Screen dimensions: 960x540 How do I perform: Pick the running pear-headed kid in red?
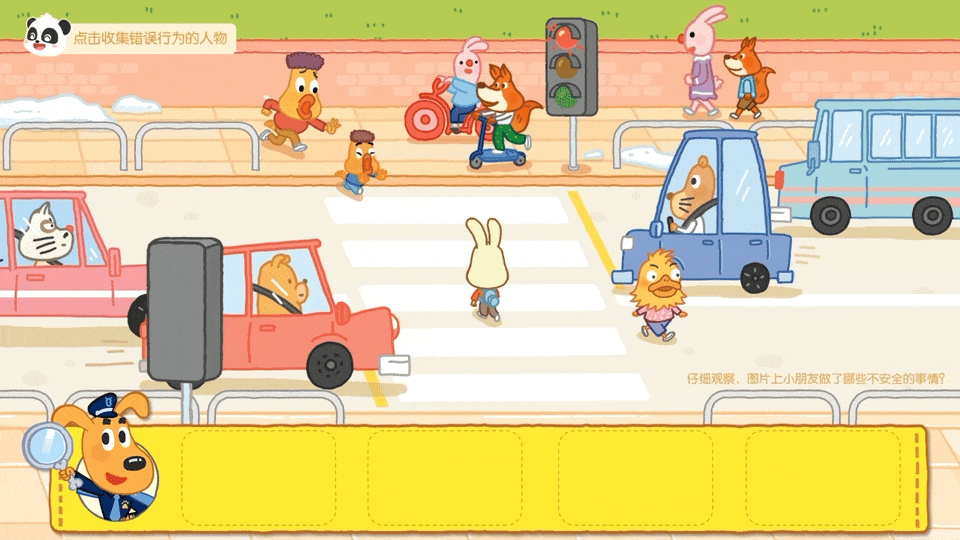(x=296, y=101)
